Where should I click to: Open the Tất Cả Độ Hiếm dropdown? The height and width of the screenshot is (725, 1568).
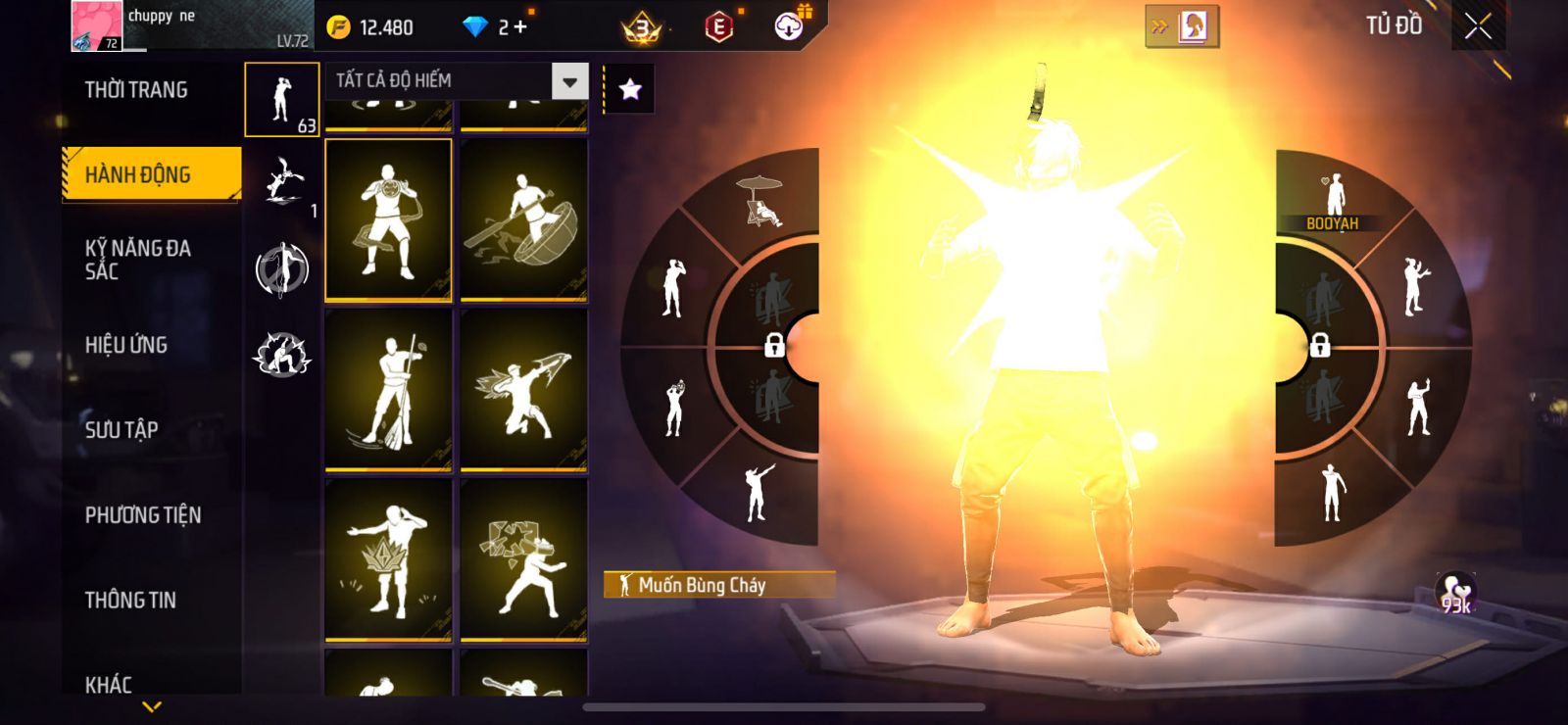[x=569, y=81]
